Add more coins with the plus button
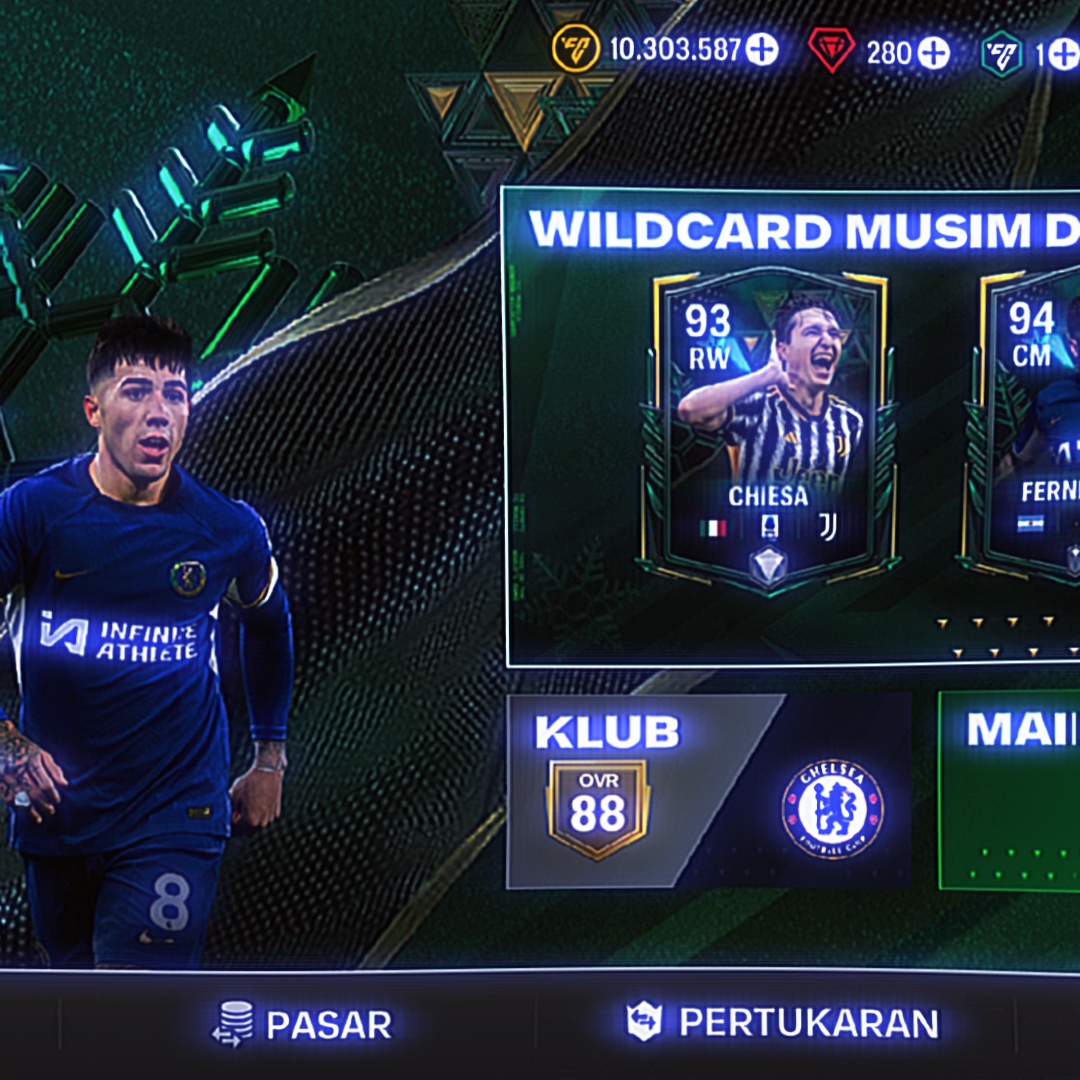The image size is (1080, 1080). (762, 49)
